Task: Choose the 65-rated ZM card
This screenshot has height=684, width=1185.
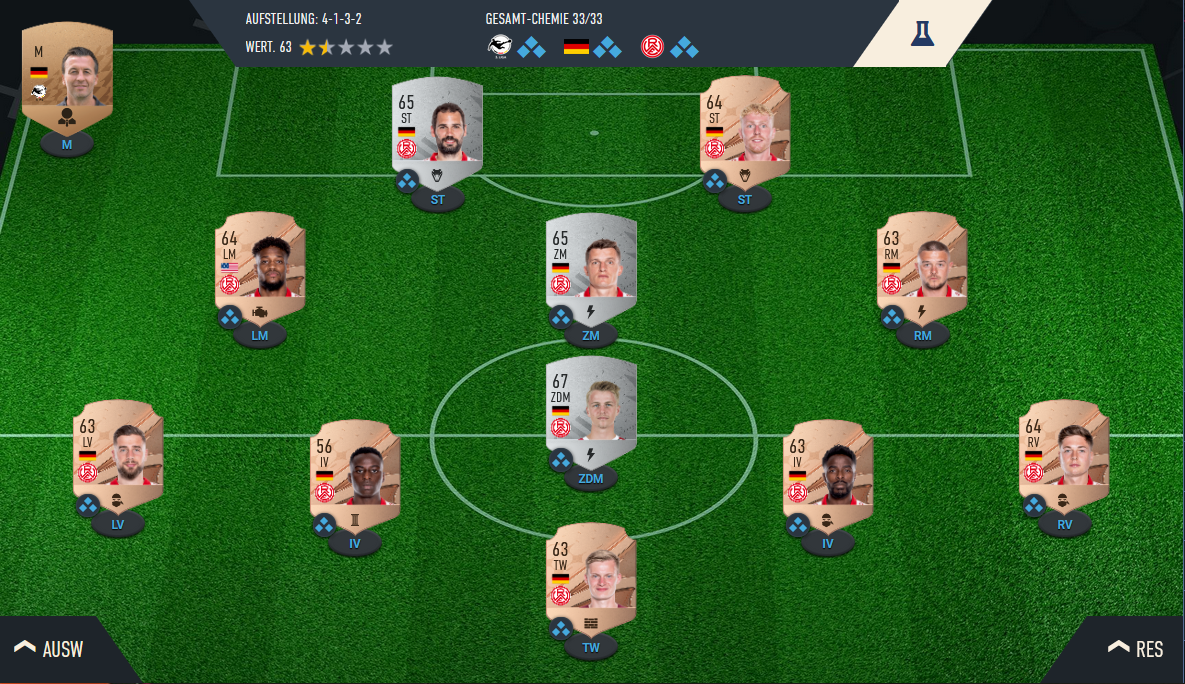Action: click(591, 261)
